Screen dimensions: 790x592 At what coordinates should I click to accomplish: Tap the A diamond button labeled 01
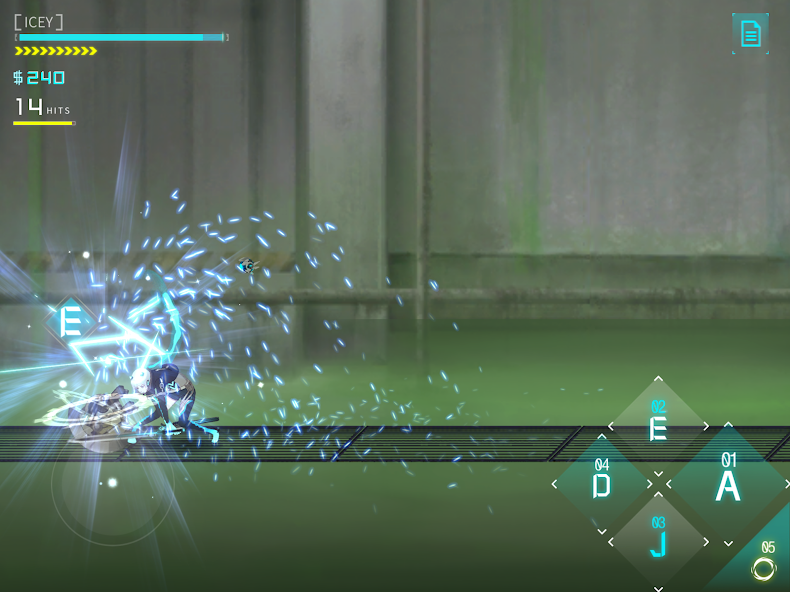pos(727,484)
